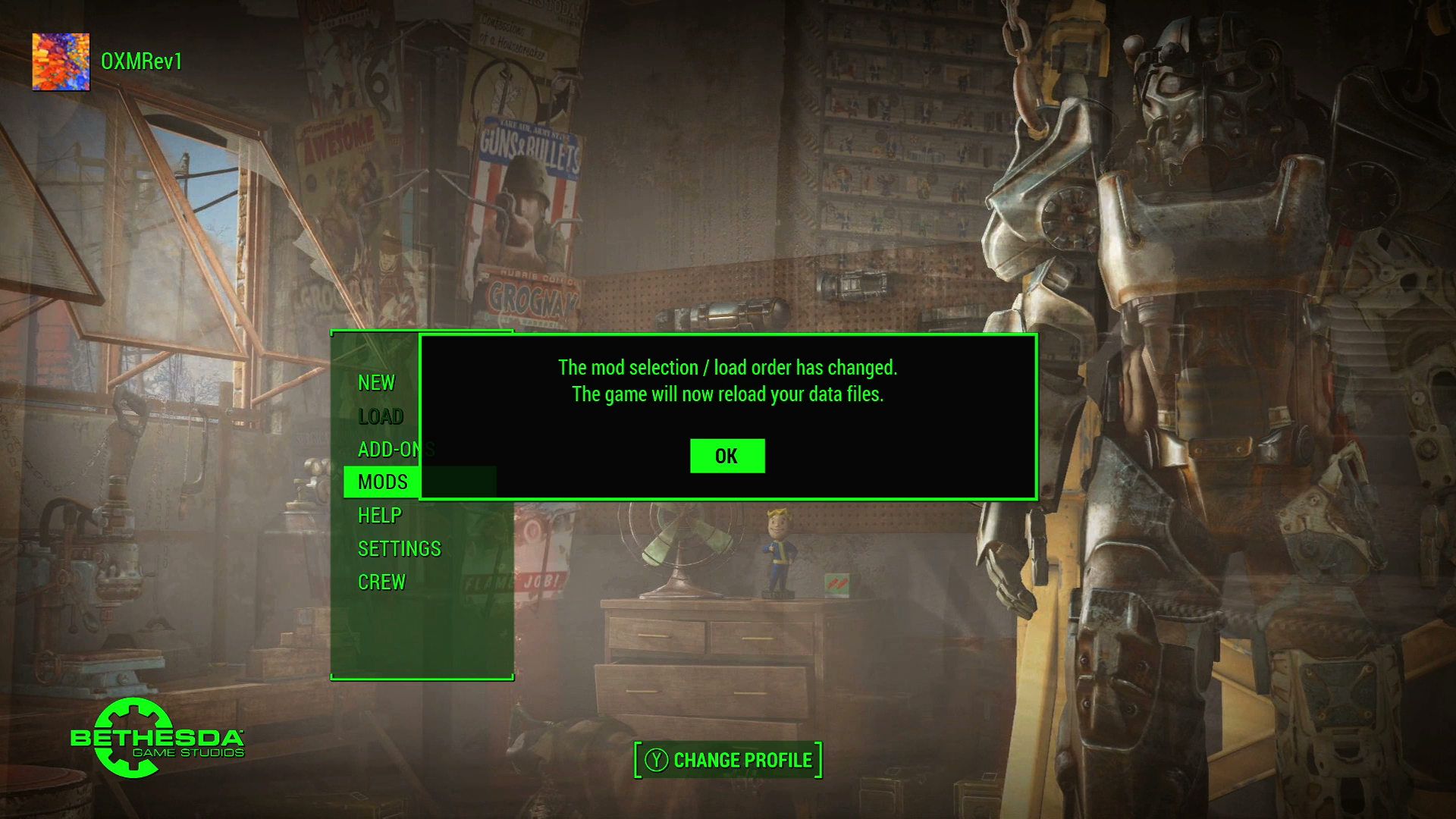
Task: Open the ADD-ONS menu entry
Action: pyautogui.click(x=388, y=450)
